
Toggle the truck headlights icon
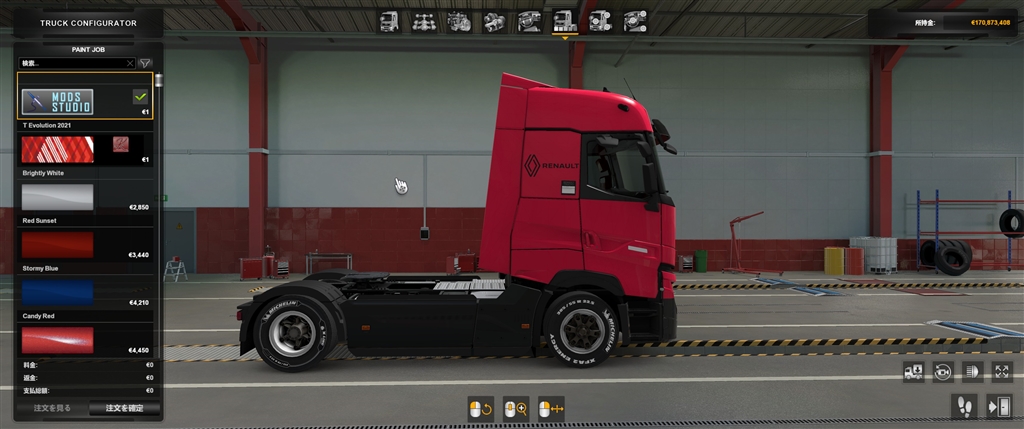971,372
